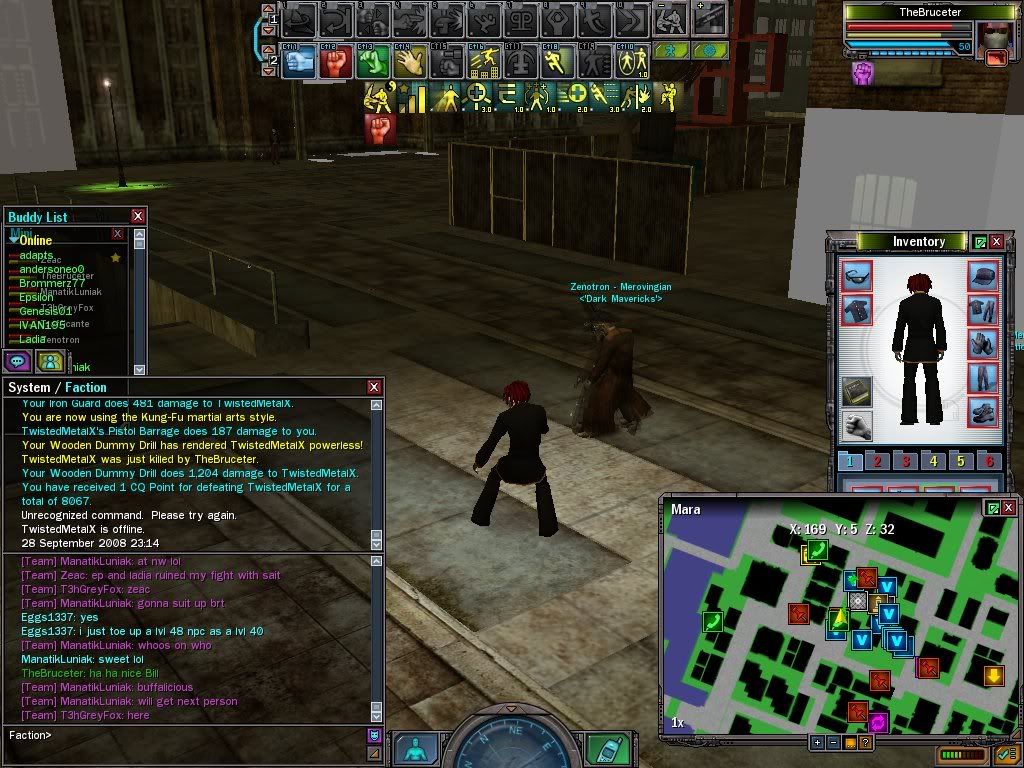Close the Mara map window

[1010, 508]
